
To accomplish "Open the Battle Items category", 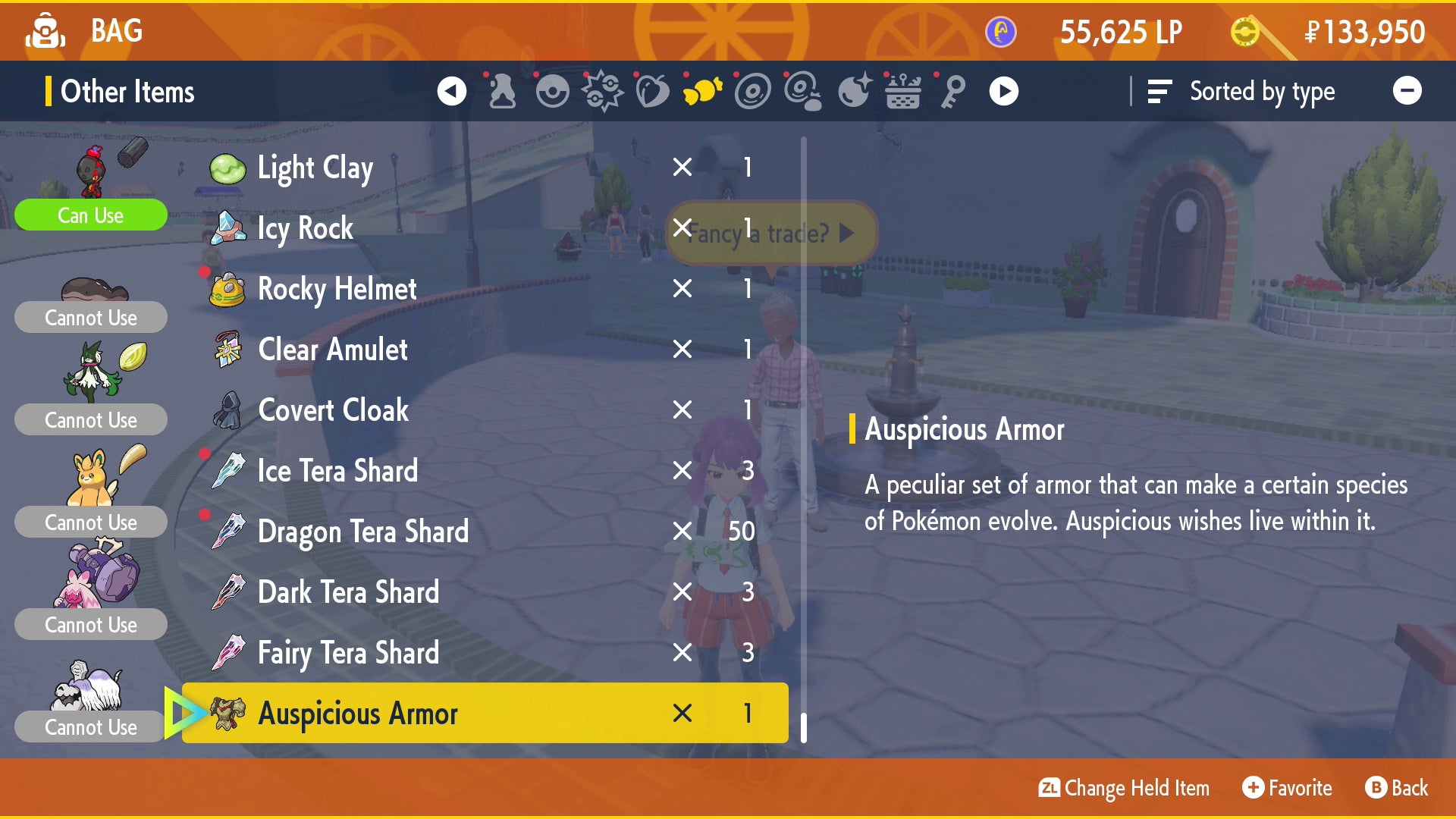I will click(x=603, y=91).
